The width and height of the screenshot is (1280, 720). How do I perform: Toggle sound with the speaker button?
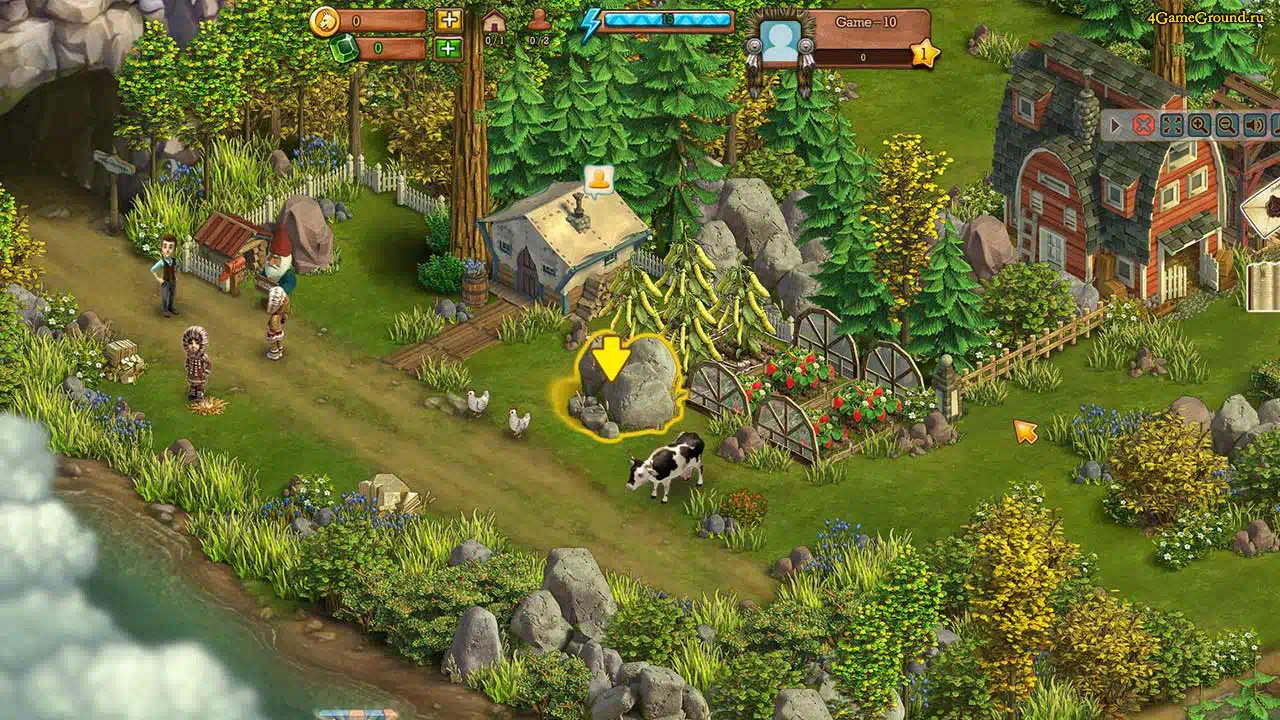pos(1253,125)
